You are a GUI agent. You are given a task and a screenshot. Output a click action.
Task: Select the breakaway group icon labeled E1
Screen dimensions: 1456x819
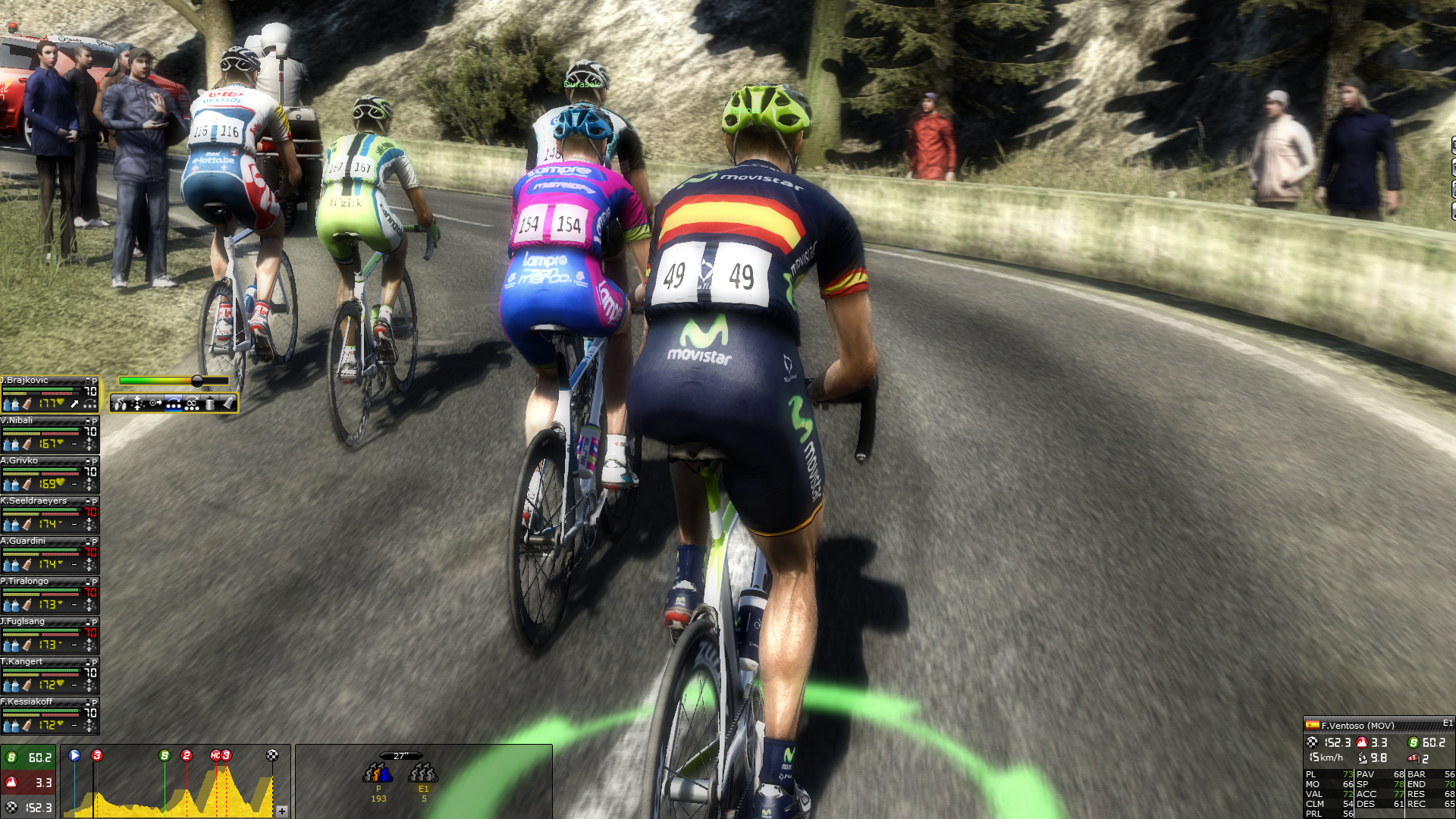point(423,773)
